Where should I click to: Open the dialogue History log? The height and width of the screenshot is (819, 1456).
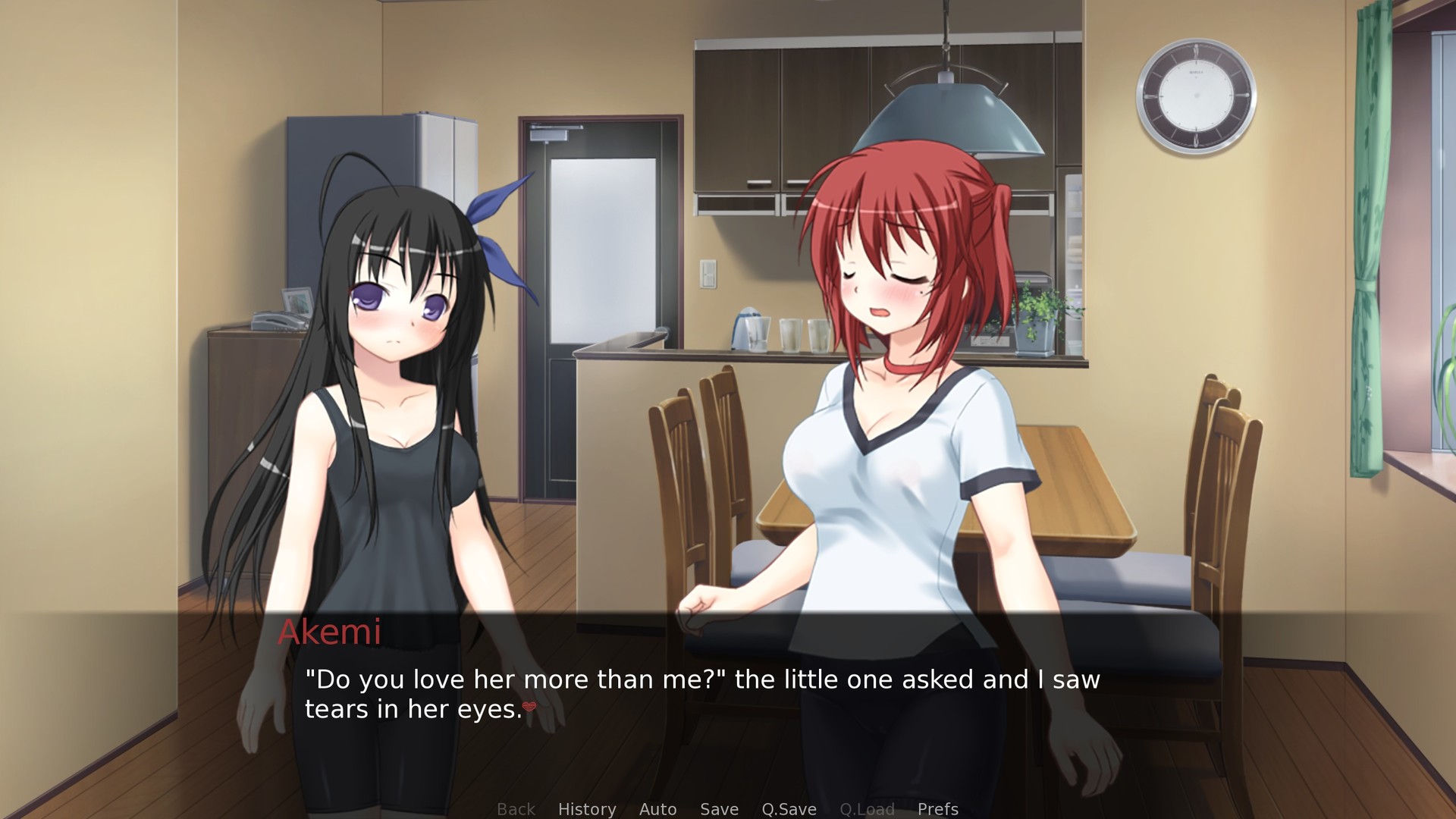pos(587,809)
